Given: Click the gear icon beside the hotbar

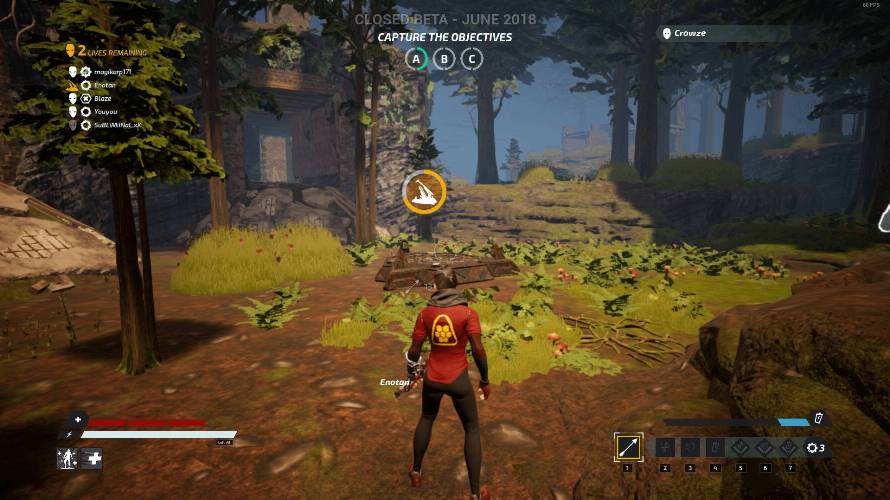Looking at the screenshot, I should [x=812, y=447].
